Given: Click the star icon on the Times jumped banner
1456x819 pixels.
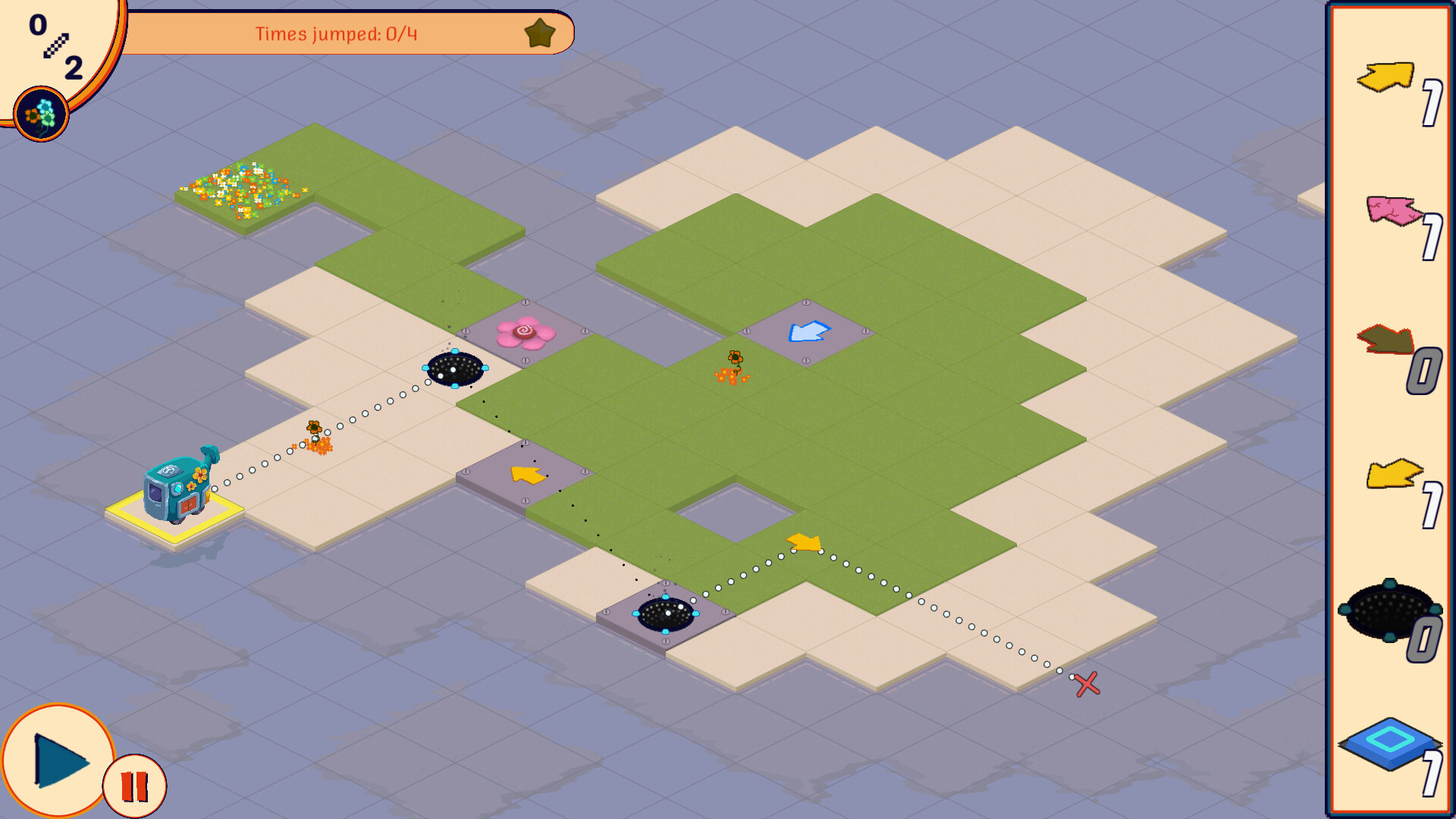Looking at the screenshot, I should click(540, 33).
